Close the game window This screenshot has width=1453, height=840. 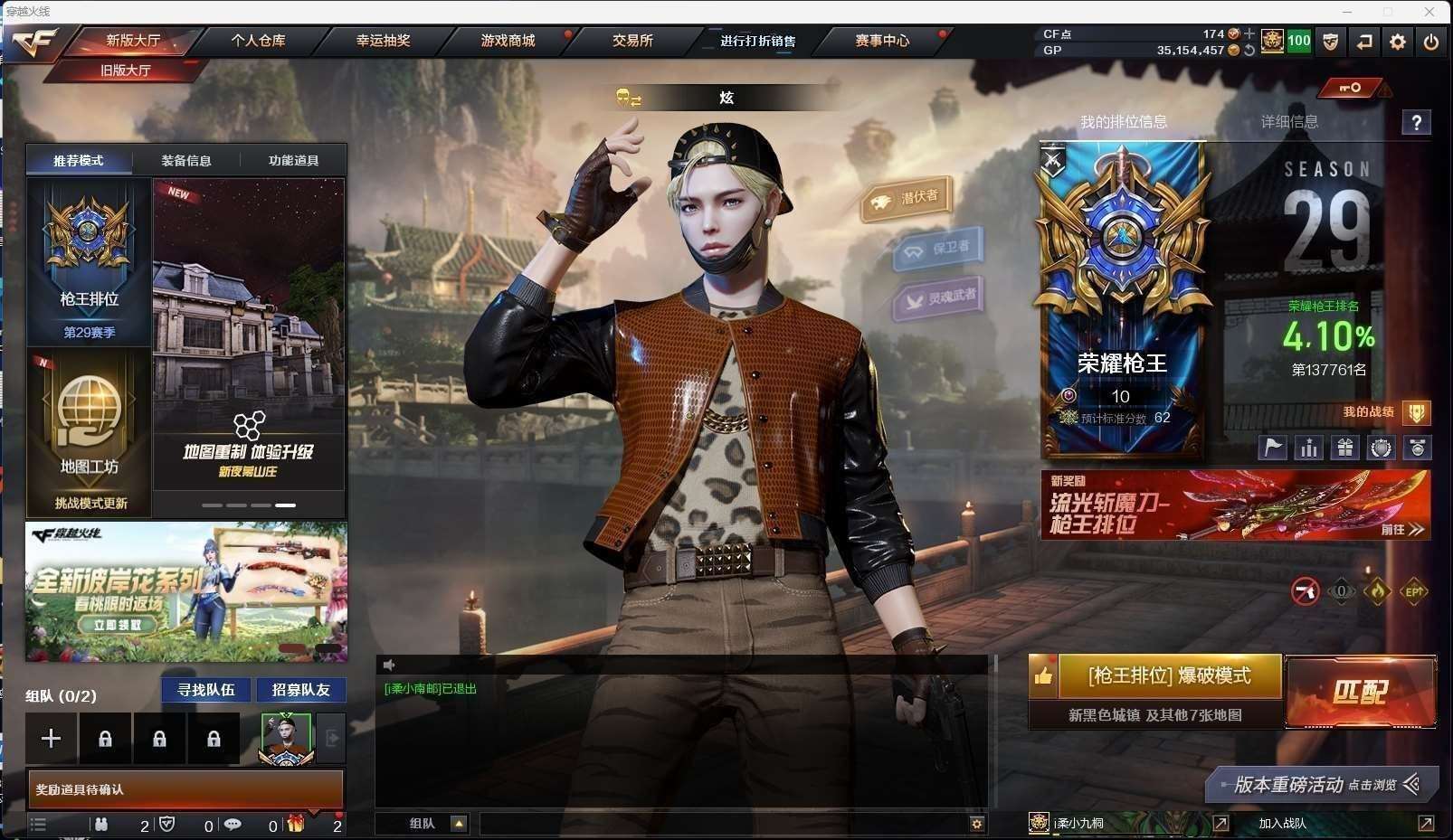pyautogui.click(x=1429, y=12)
